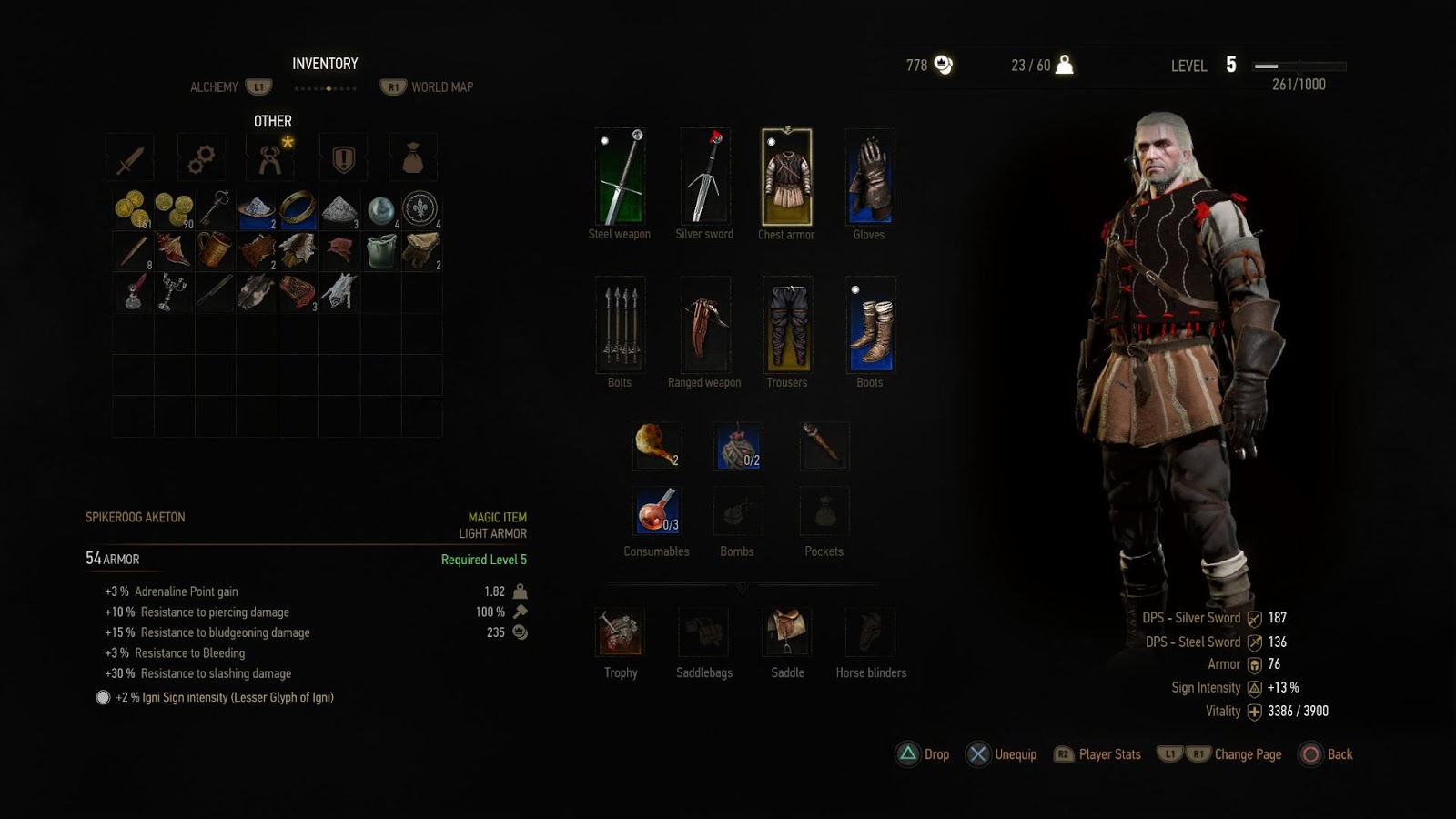Viewport: 1456px width, 819px height.
Task: Choose the fleur-de-lis coin stack
Action: [x=421, y=209]
